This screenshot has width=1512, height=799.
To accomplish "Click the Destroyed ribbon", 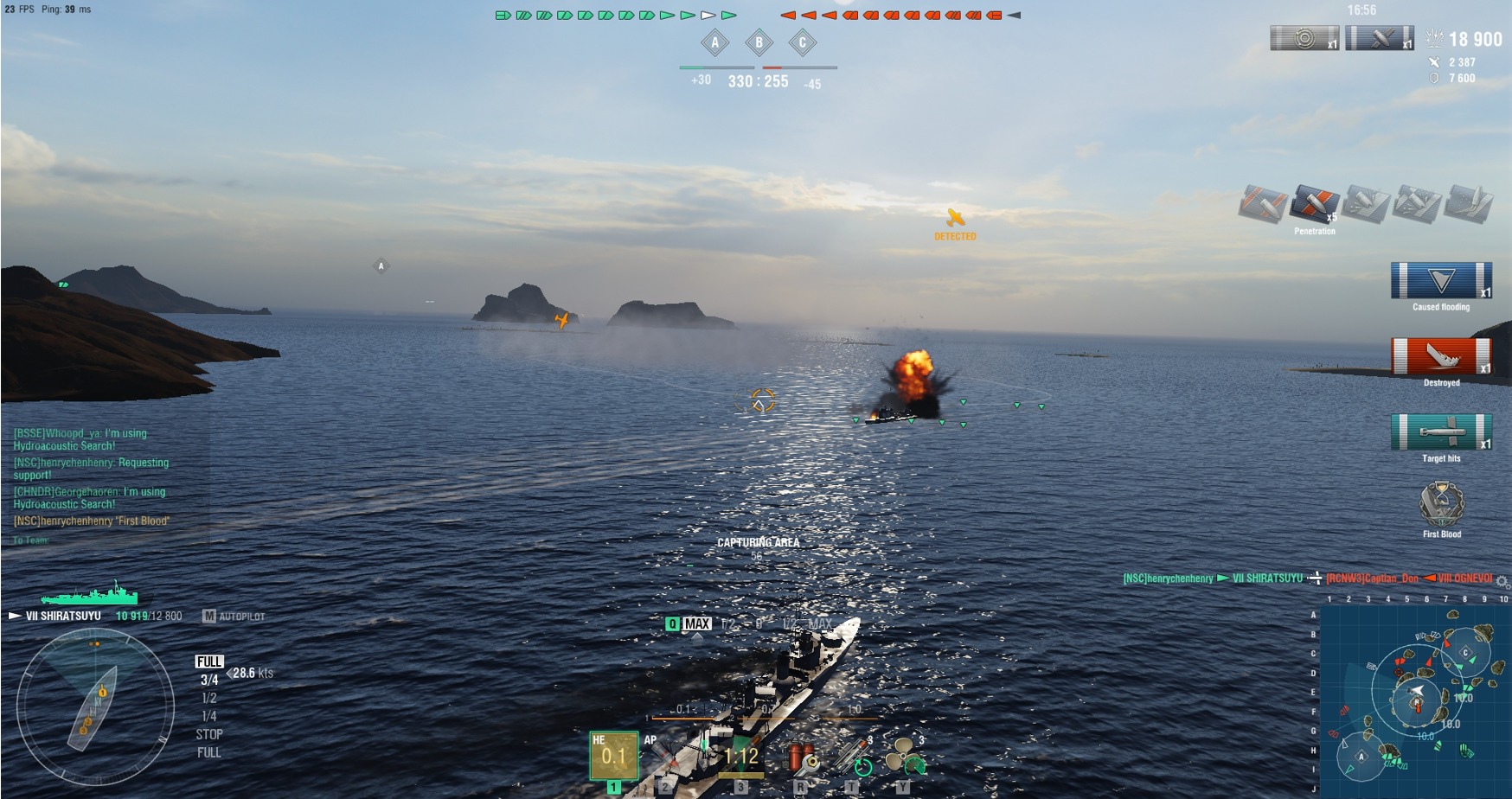I will [x=1441, y=357].
